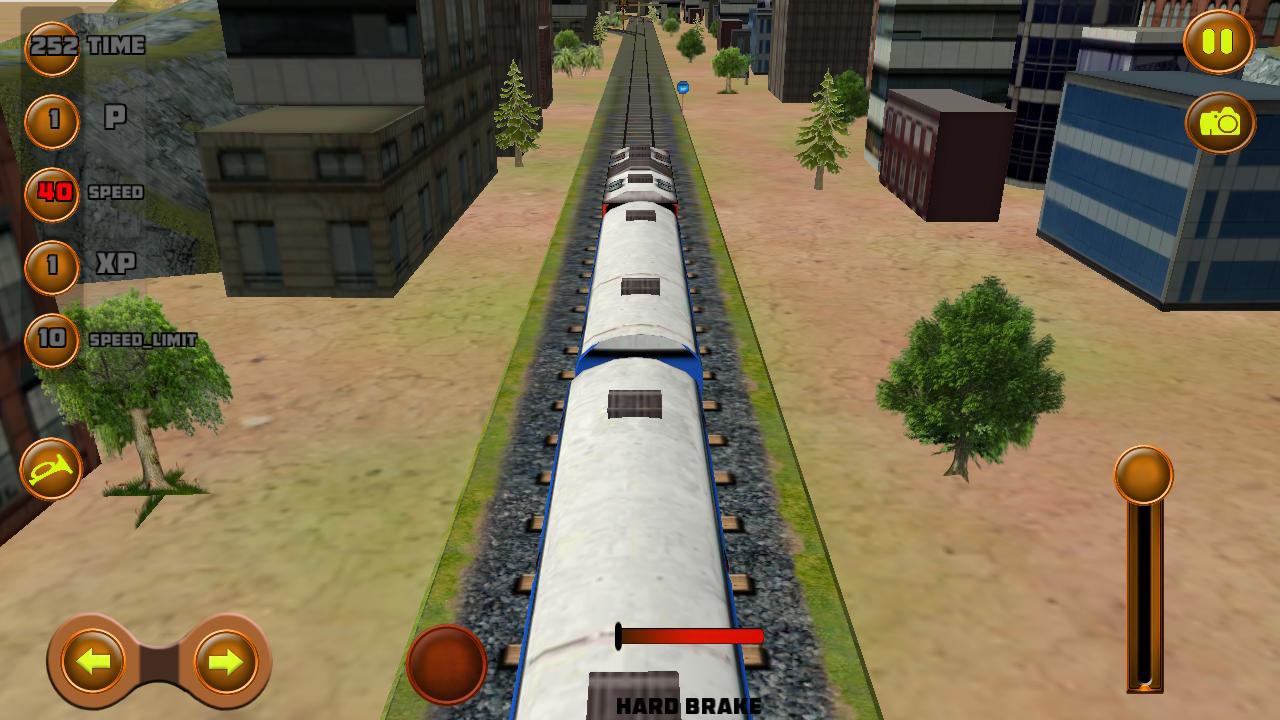Click the blue signal sphere near the track
Viewport: 1280px width, 720px height.
point(682,89)
